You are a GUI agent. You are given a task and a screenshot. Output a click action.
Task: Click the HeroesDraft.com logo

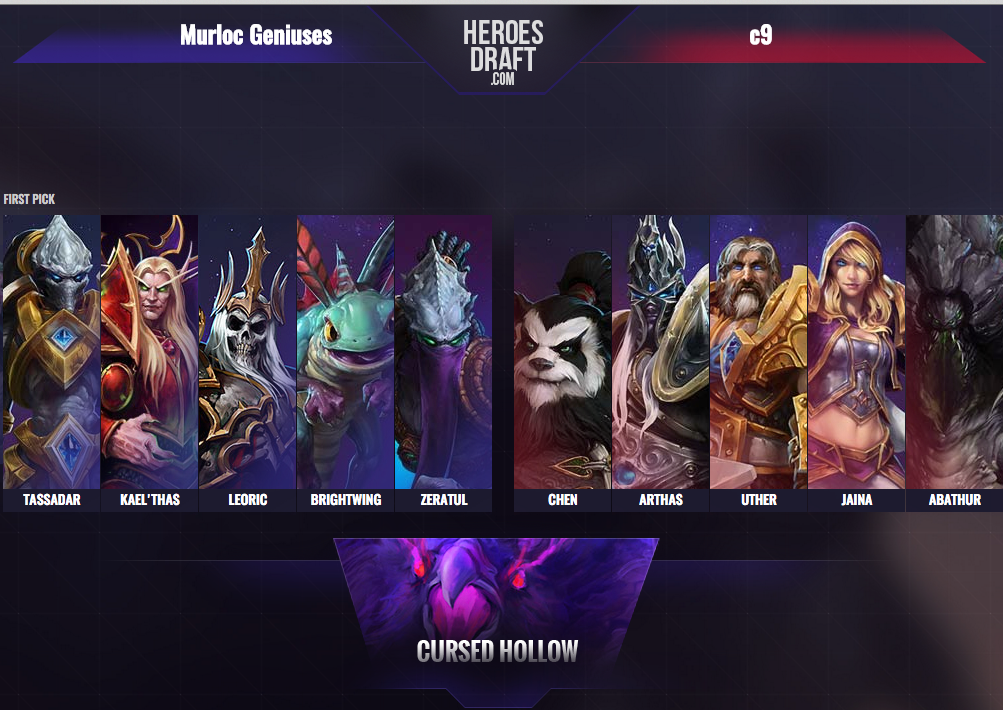click(502, 49)
